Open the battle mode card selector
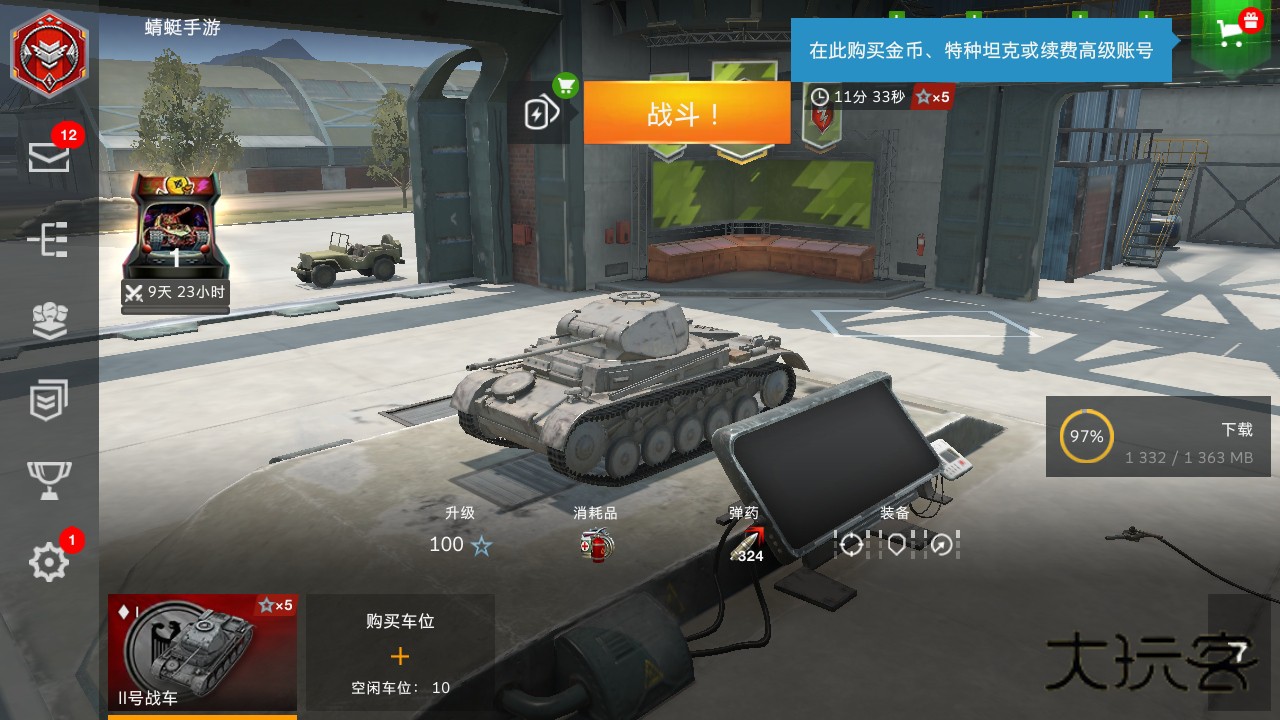This screenshot has width=1280, height=720. click(x=540, y=112)
